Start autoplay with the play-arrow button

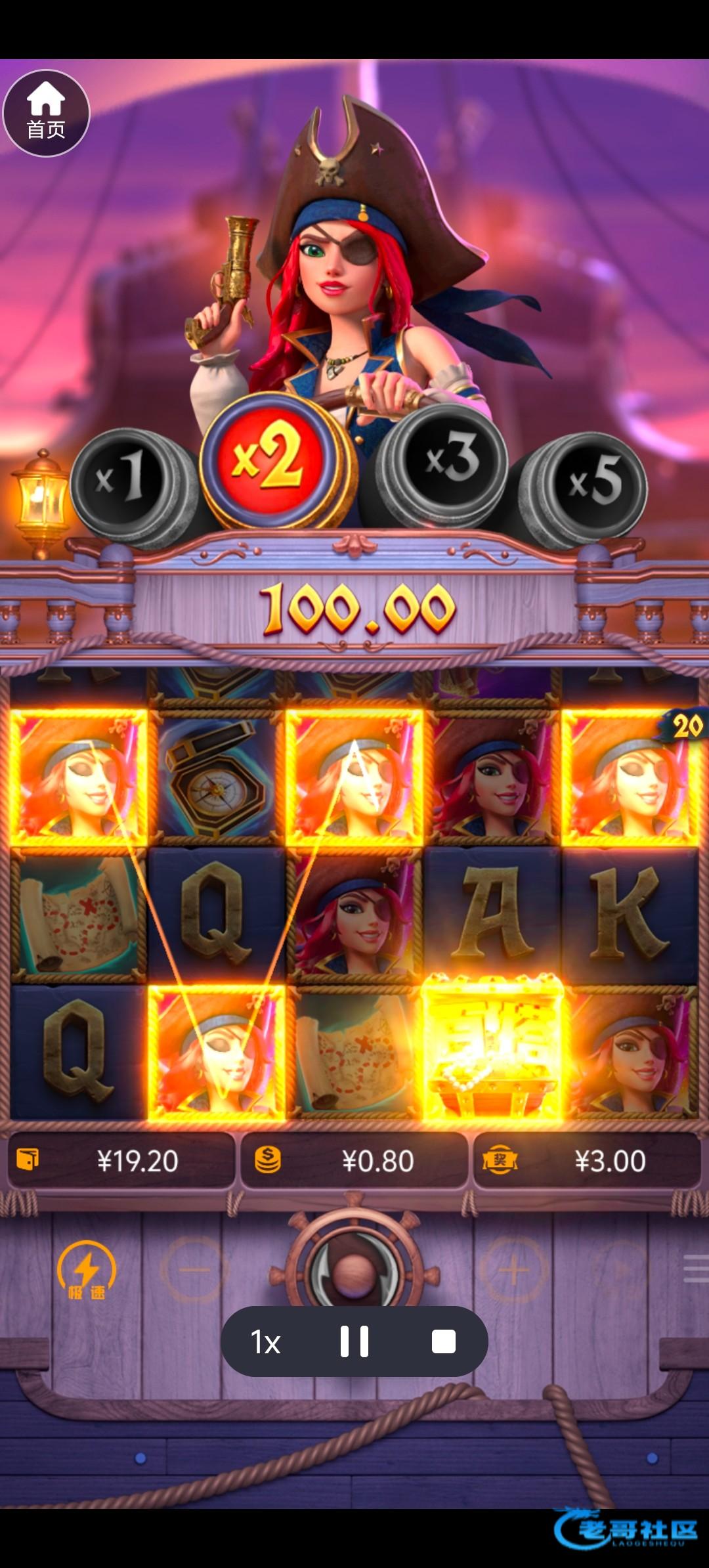click(620, 1270)
